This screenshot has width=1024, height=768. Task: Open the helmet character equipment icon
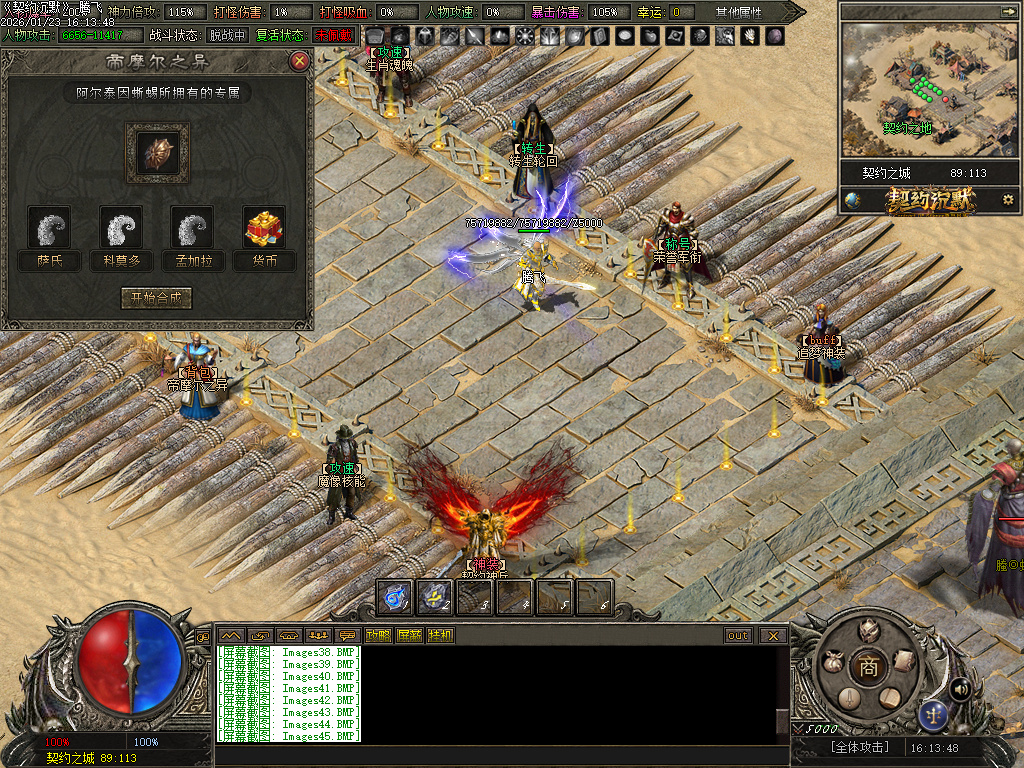pyautogui.click(x=869, y=631)
